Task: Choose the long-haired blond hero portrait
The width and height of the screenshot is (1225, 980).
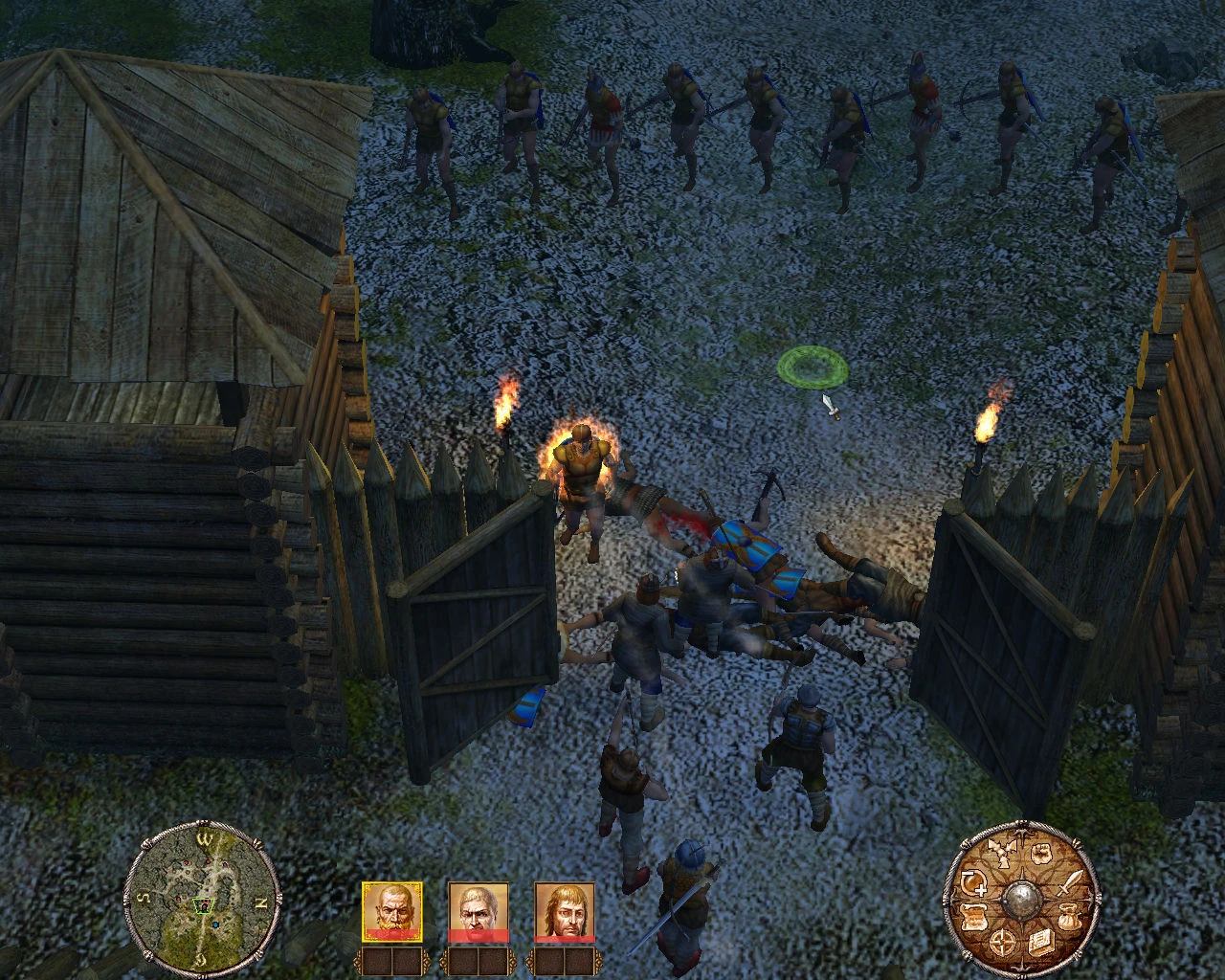Action: click(565, 911)
